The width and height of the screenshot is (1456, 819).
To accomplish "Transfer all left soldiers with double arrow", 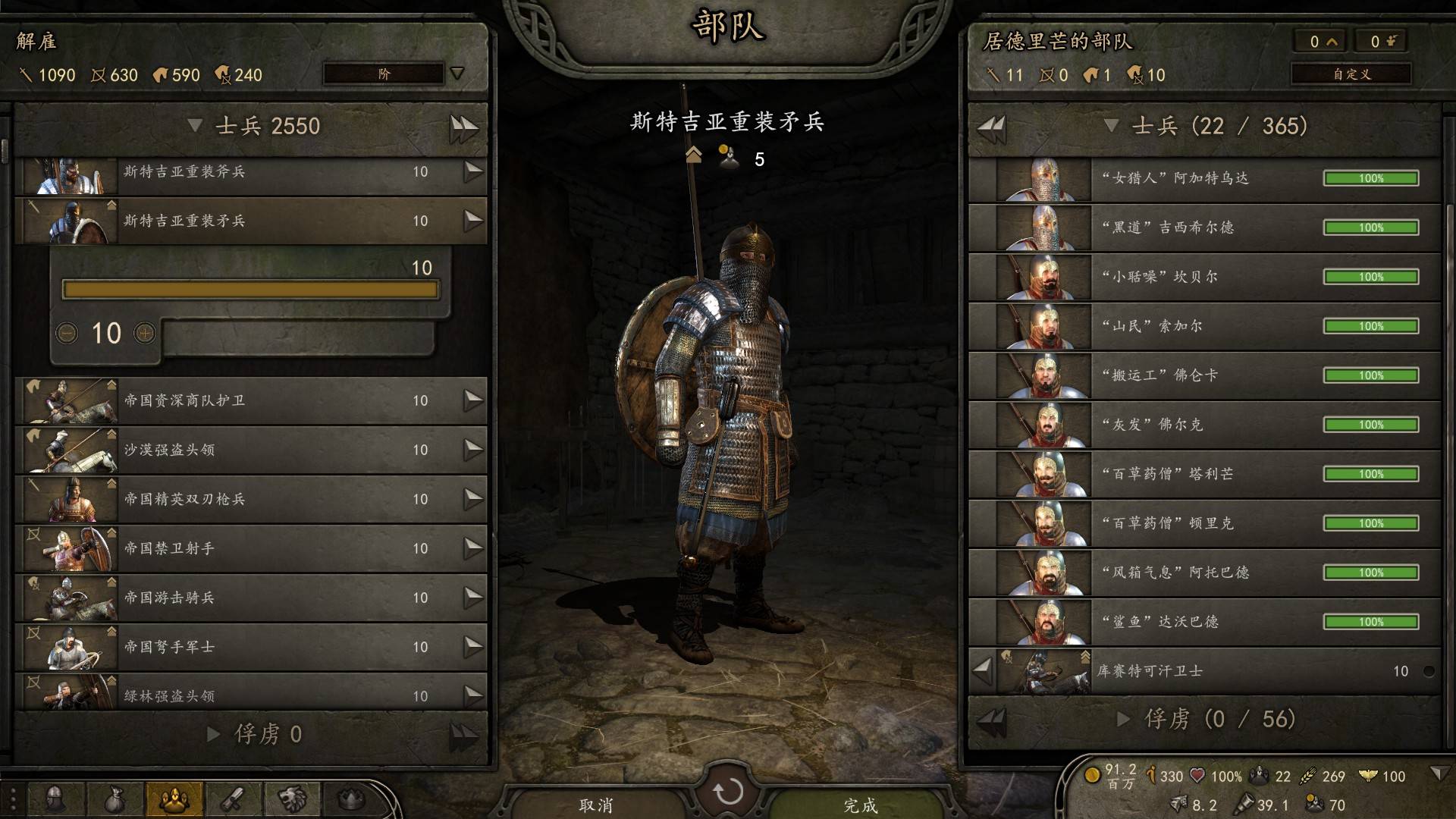I will [x=463, y=126].
